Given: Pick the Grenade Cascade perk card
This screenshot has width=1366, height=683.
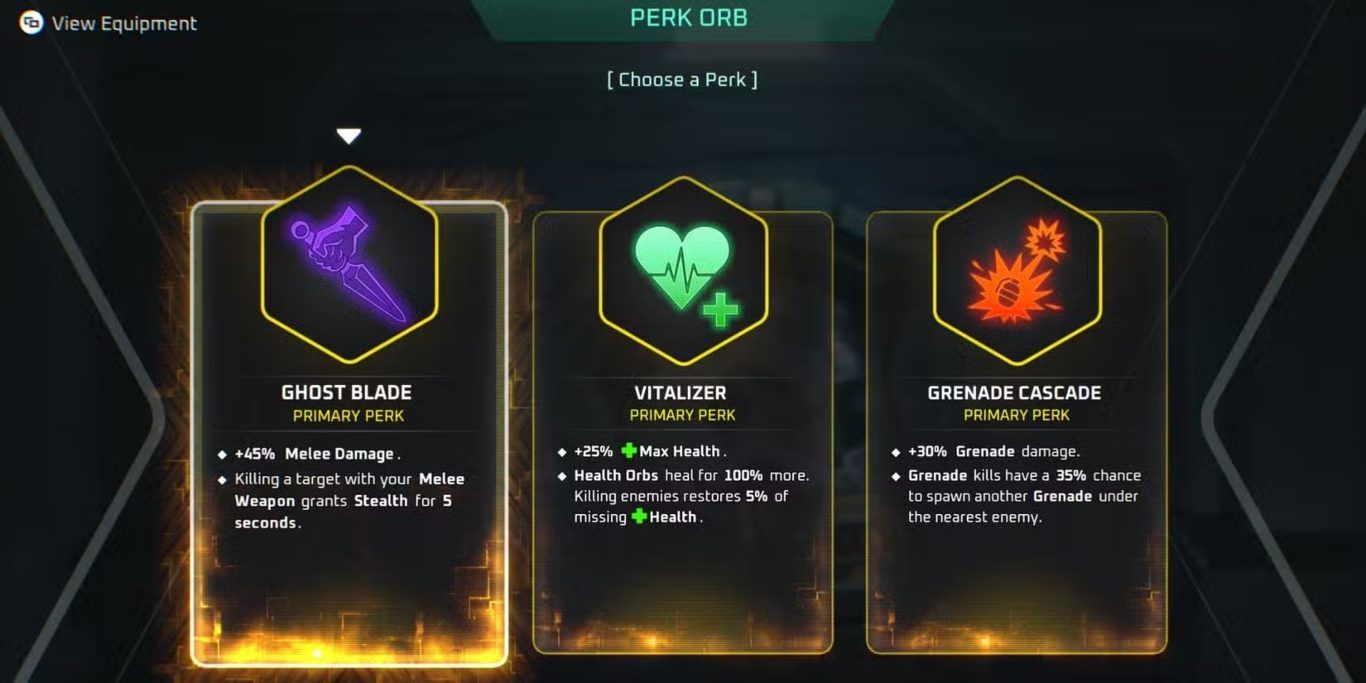Looking at the screenshot, I should [1015, 430].
